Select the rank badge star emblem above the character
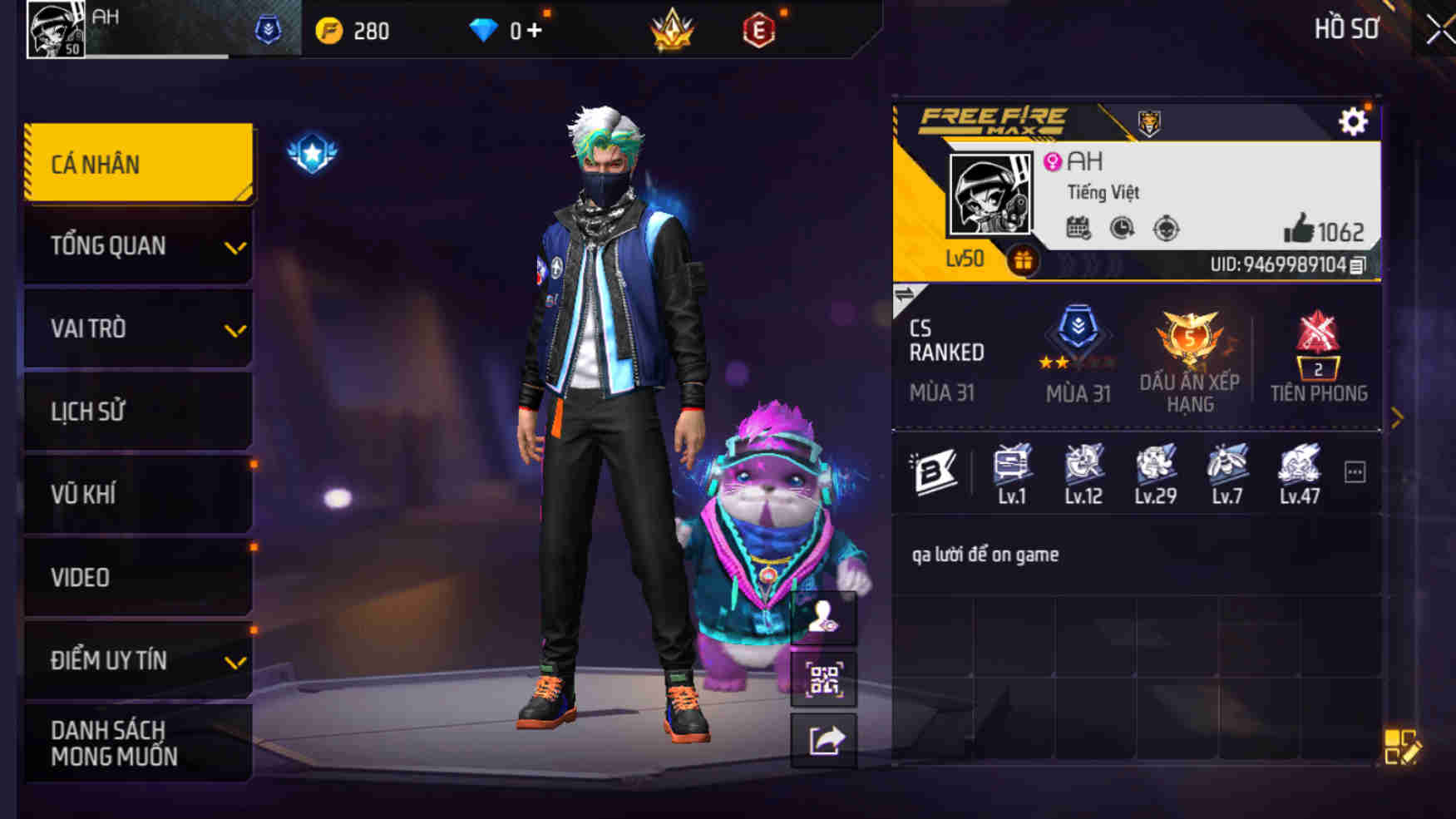This screenshot has height=819, width=1456. click(x=314, y=150)
